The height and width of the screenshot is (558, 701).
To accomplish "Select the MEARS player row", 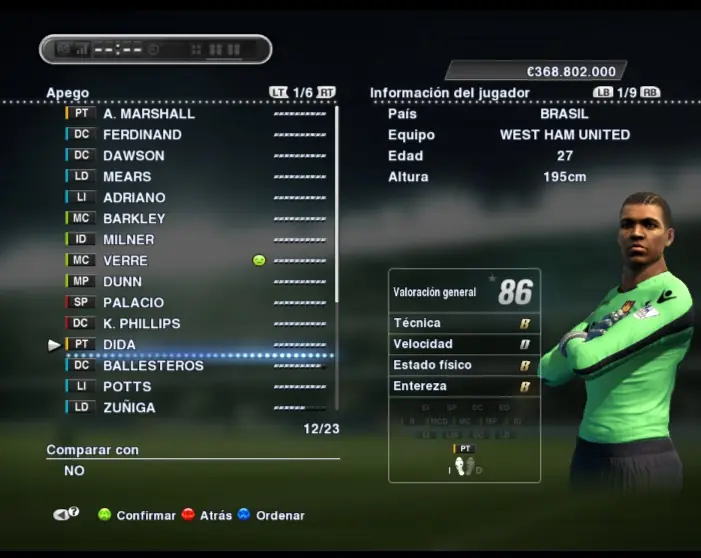I will (x=127, y=177).
